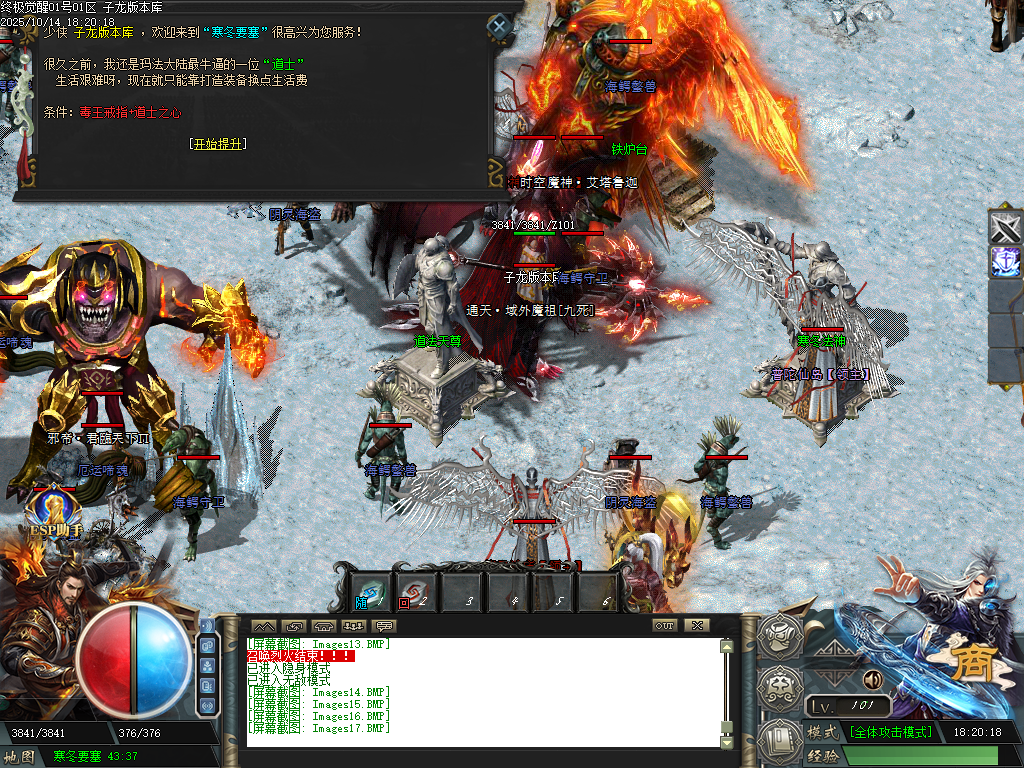This screenshot has width=1024, height=768.
Task: Use hotbar slot 1 blue scroll
Action: point(372,592)
